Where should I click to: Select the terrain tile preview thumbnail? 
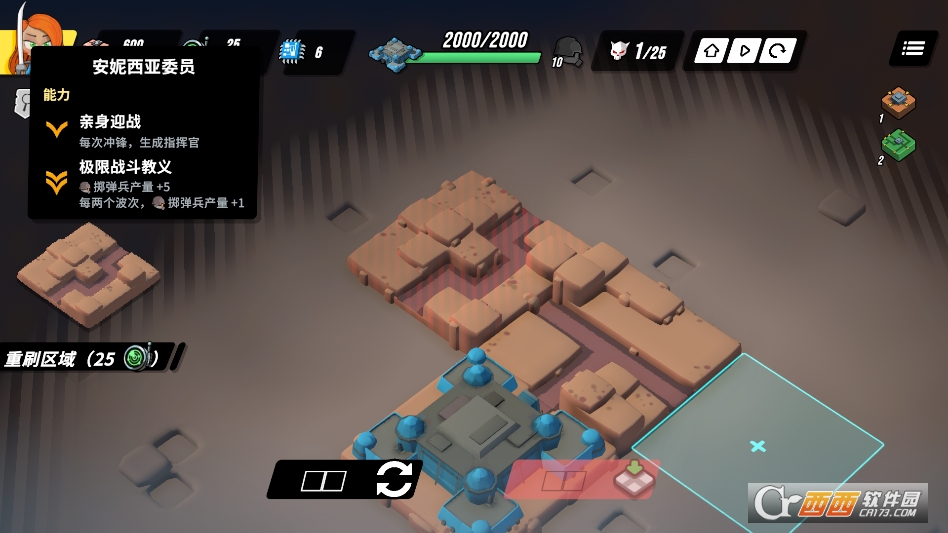[88, 273]
